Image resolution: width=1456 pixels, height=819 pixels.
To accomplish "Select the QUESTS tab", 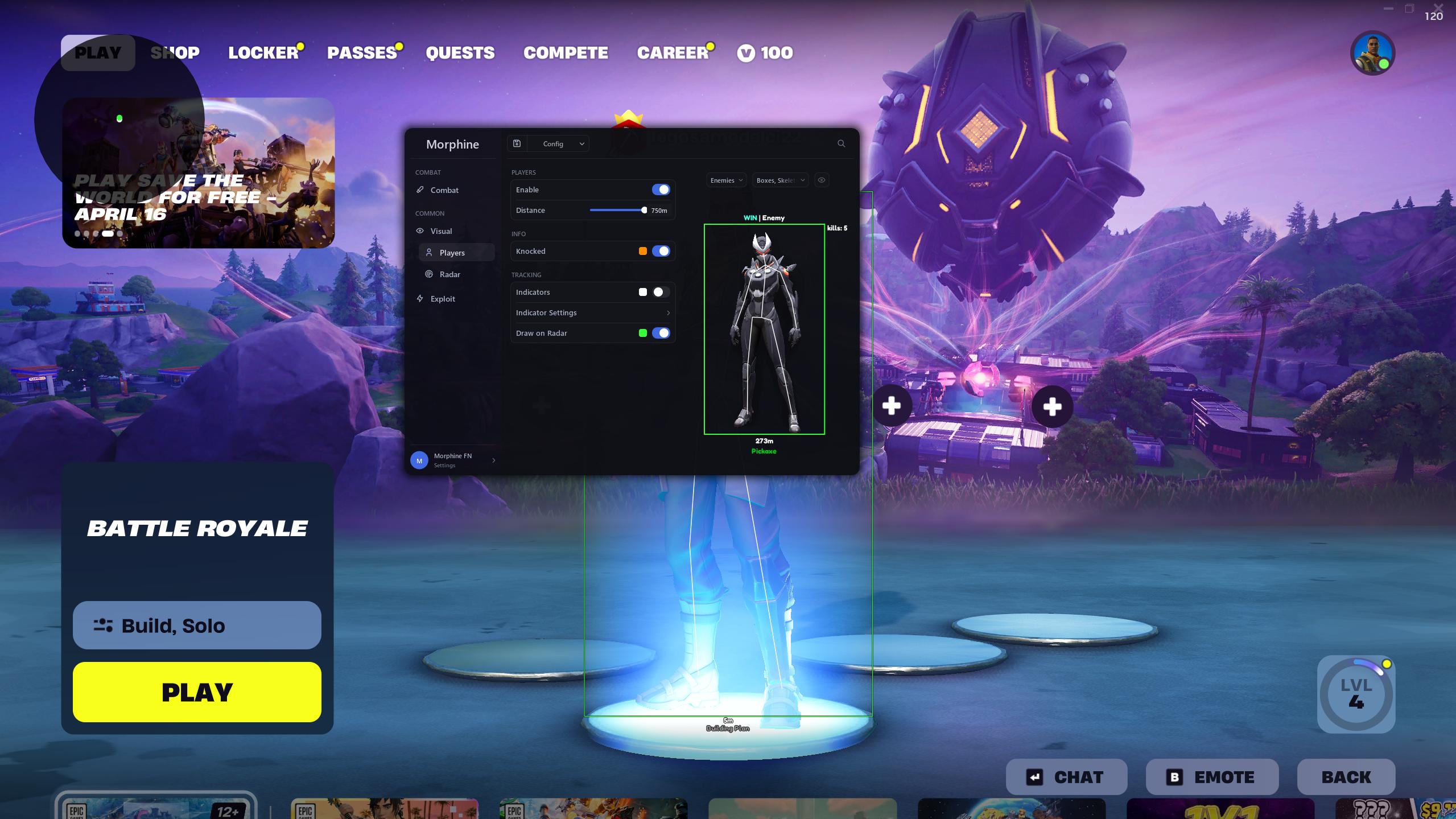I will [460, 53].
